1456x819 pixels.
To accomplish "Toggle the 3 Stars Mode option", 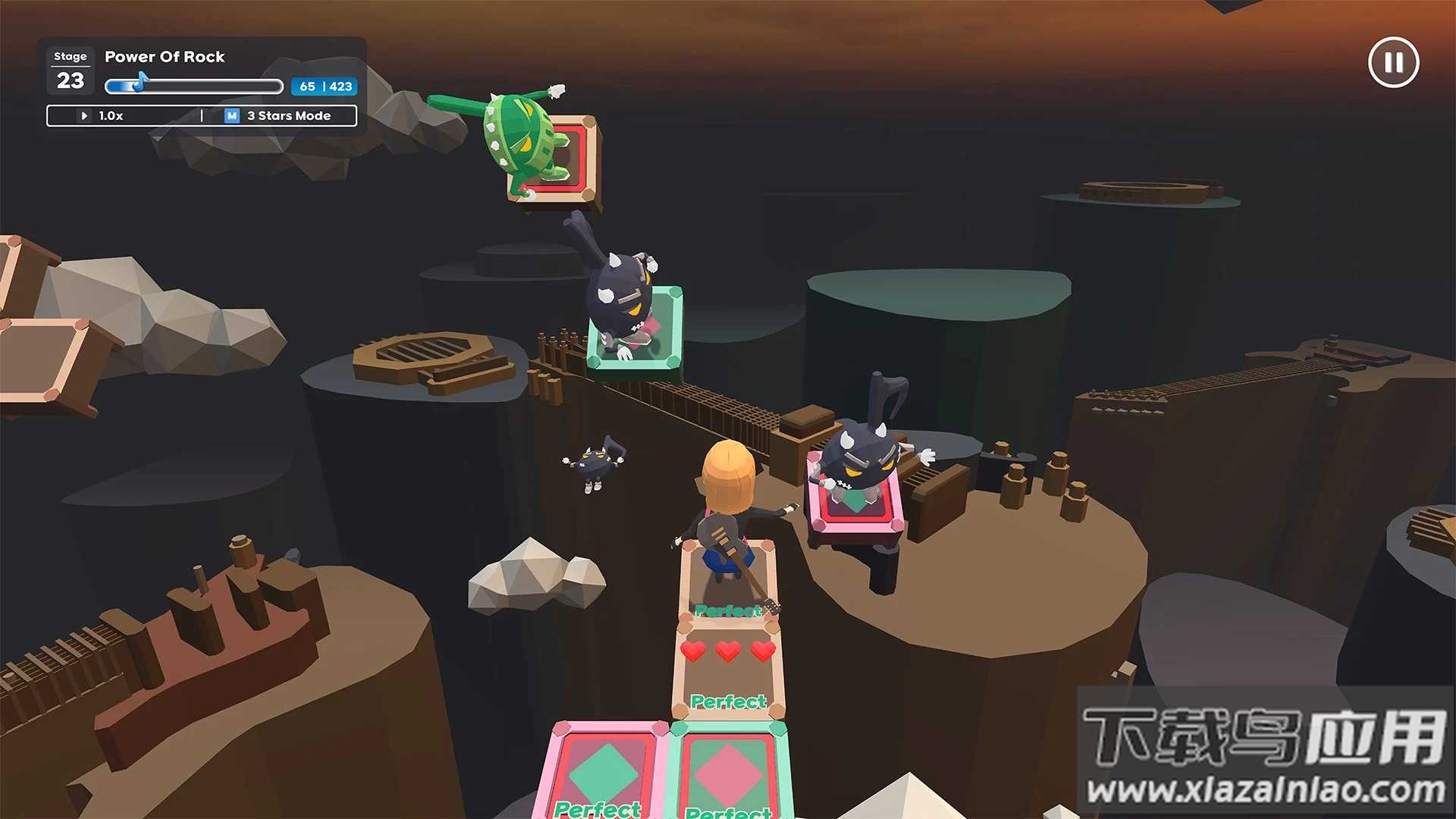I will click(x=279, y=116).
